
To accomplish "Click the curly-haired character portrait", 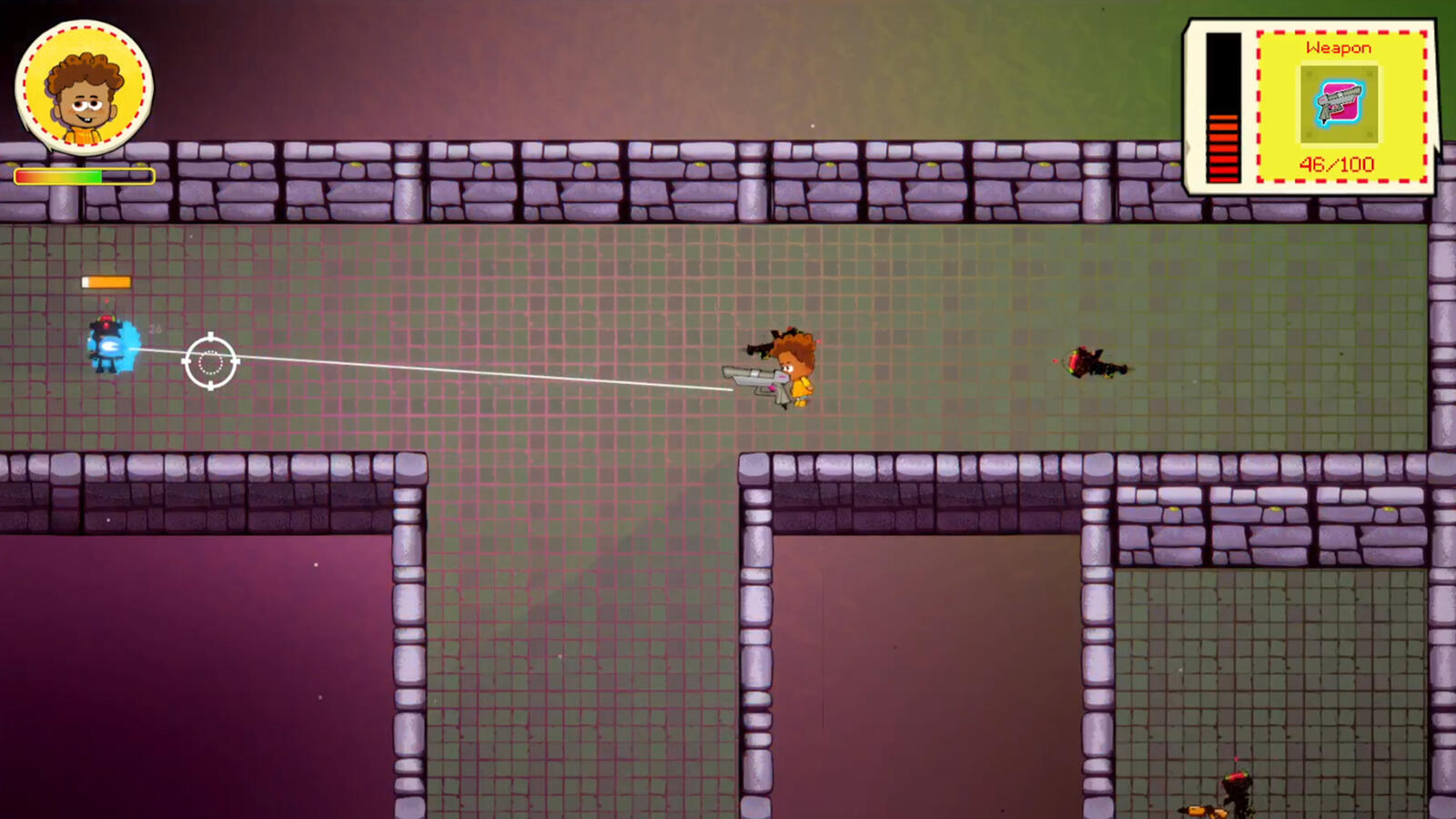I will coord(84,88).
